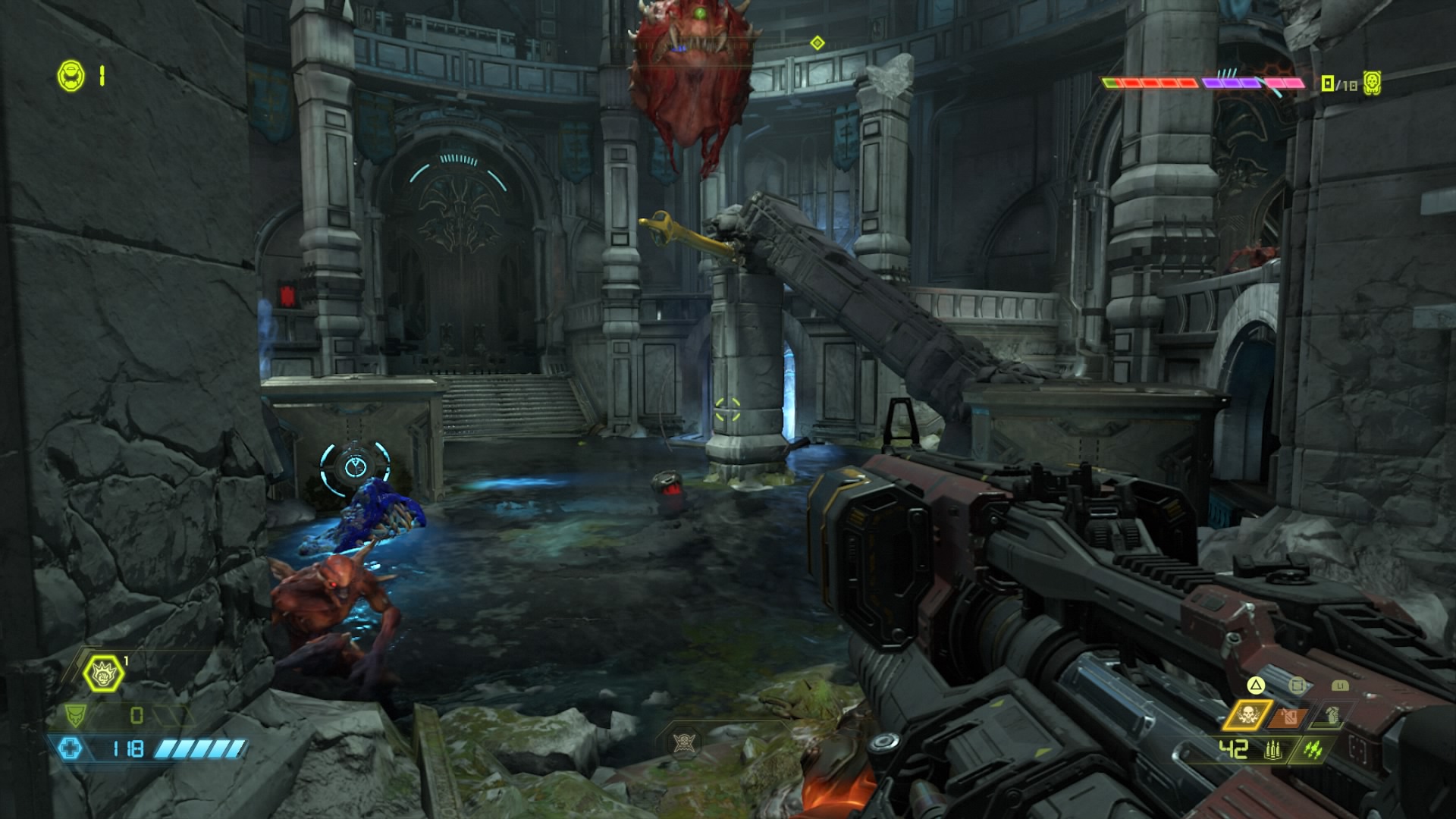The width and height of the screenshot is (1456, 819).
Task: Click the ammo bullets icon beside 42
Action: pyautogui.click(x=1272, y=751)
